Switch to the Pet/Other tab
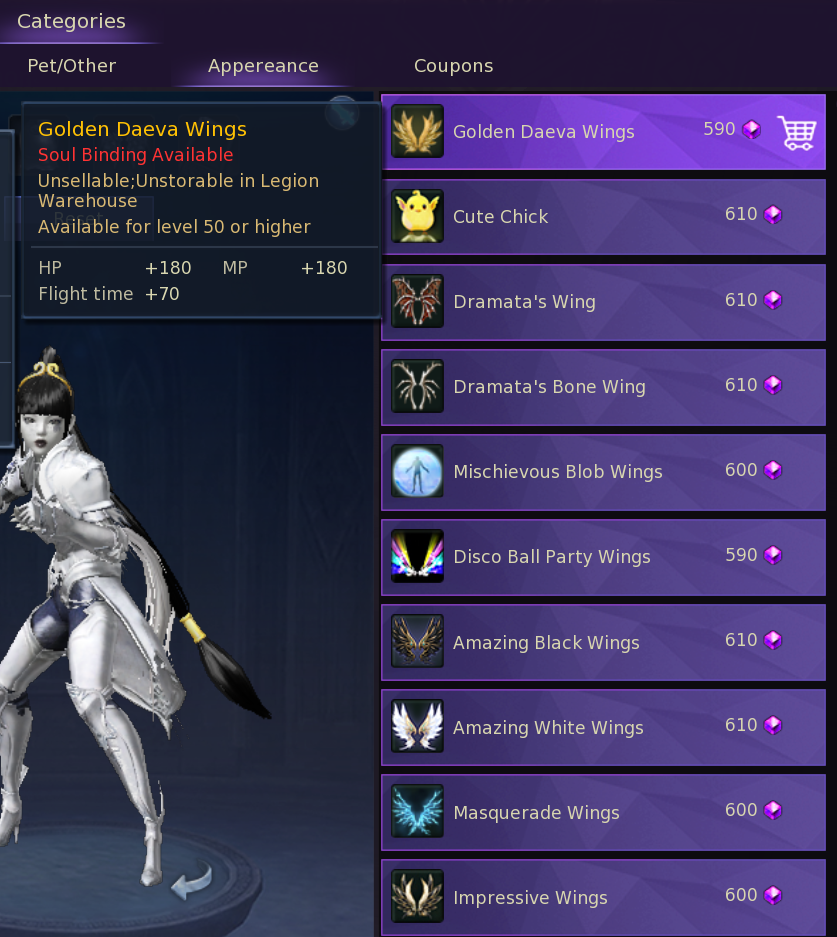The image size is (837, 937). pos(71,66)
